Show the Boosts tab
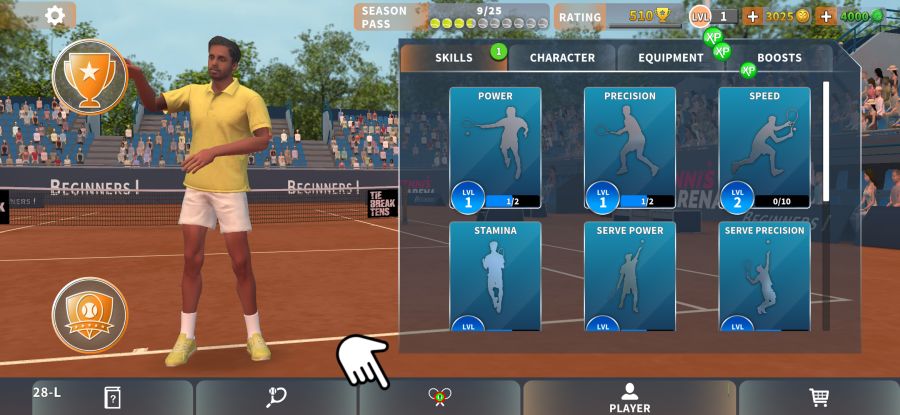Image resolution: width=900 pixels, height=415 pixels. click(x=779, y=58)
